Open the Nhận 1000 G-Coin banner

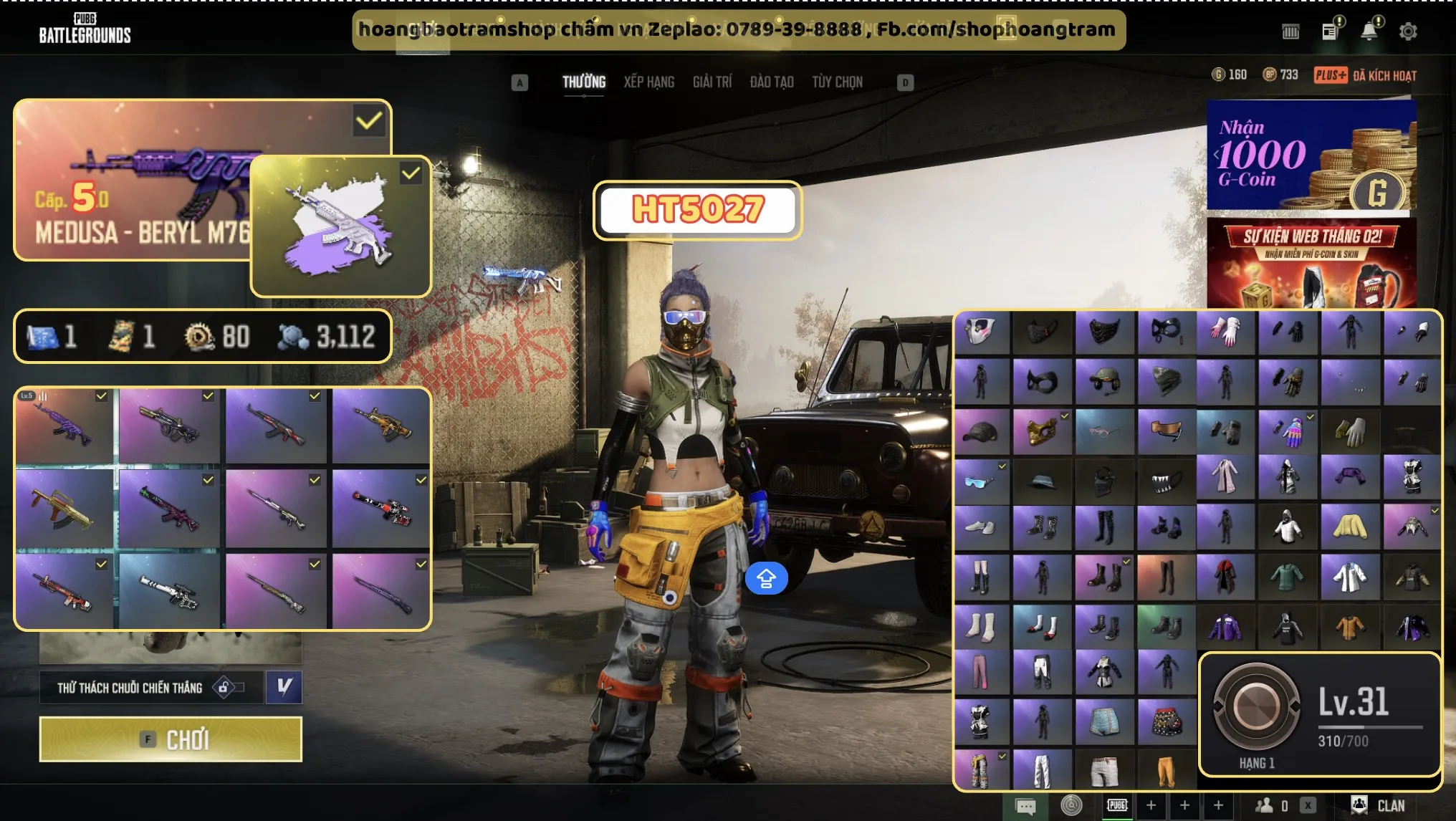1311,155
